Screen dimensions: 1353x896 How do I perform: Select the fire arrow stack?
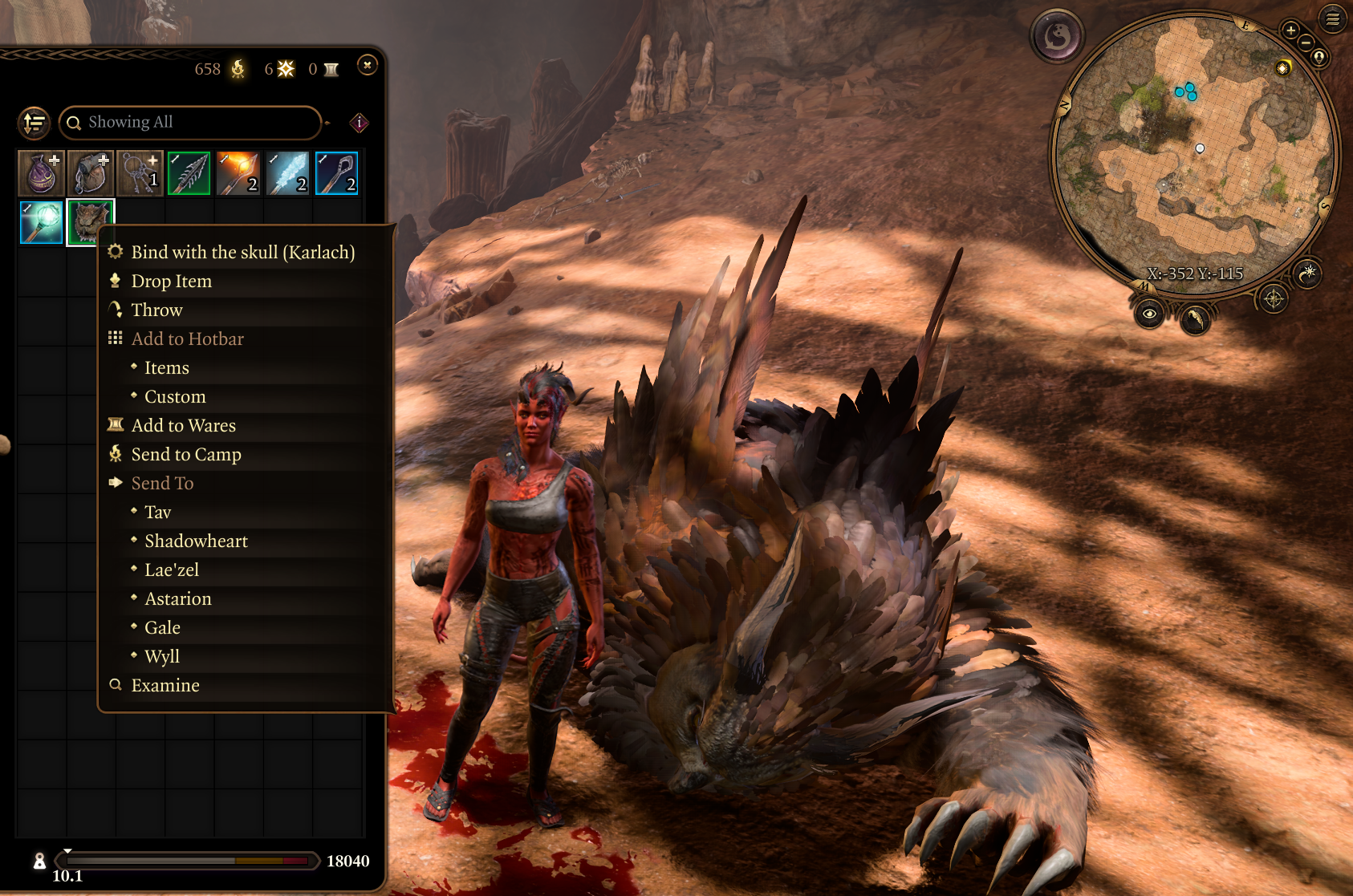[238, 173]
